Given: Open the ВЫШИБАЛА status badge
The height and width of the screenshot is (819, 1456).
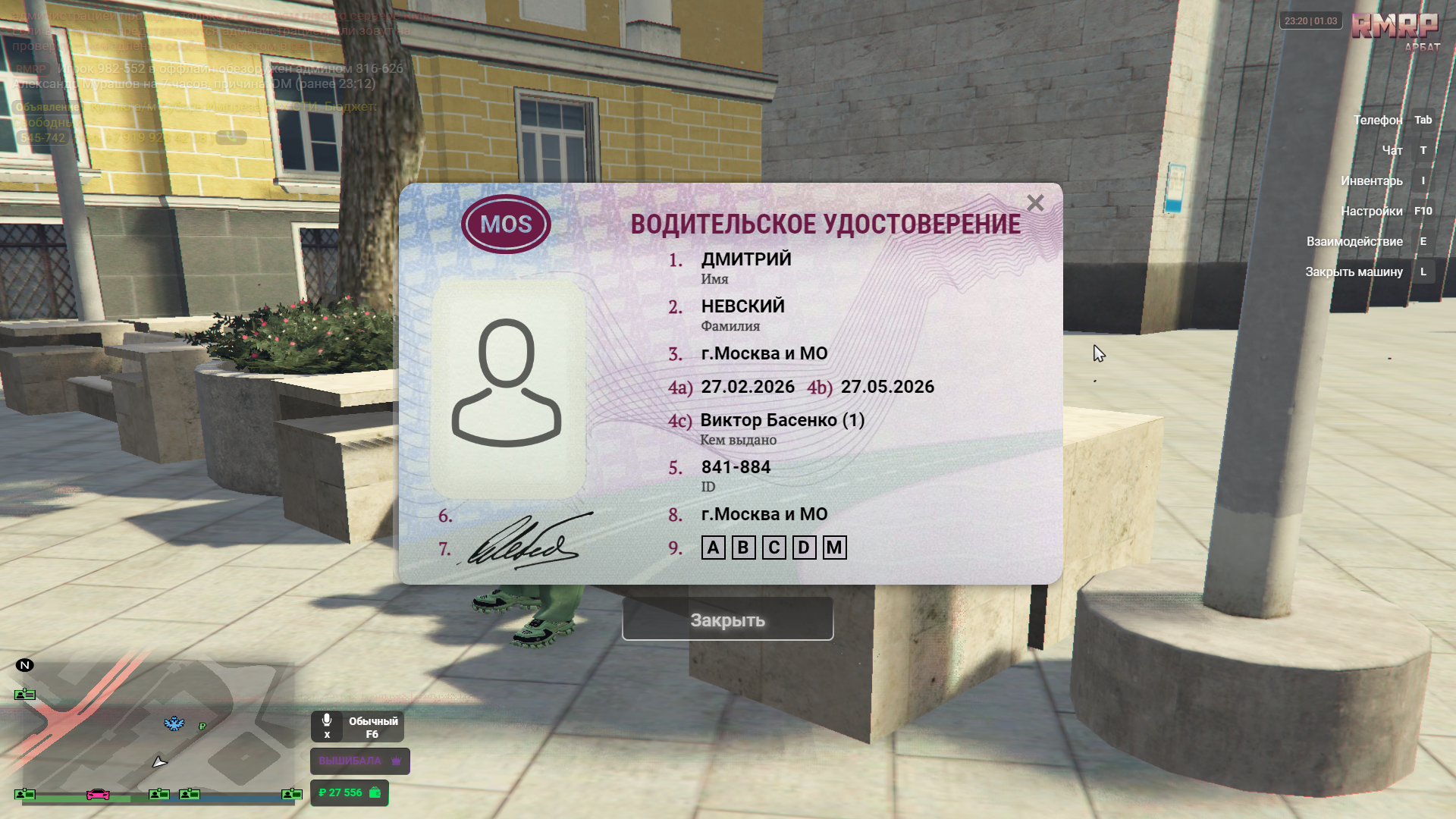Looking at the screenshot, I should point(359,761).
